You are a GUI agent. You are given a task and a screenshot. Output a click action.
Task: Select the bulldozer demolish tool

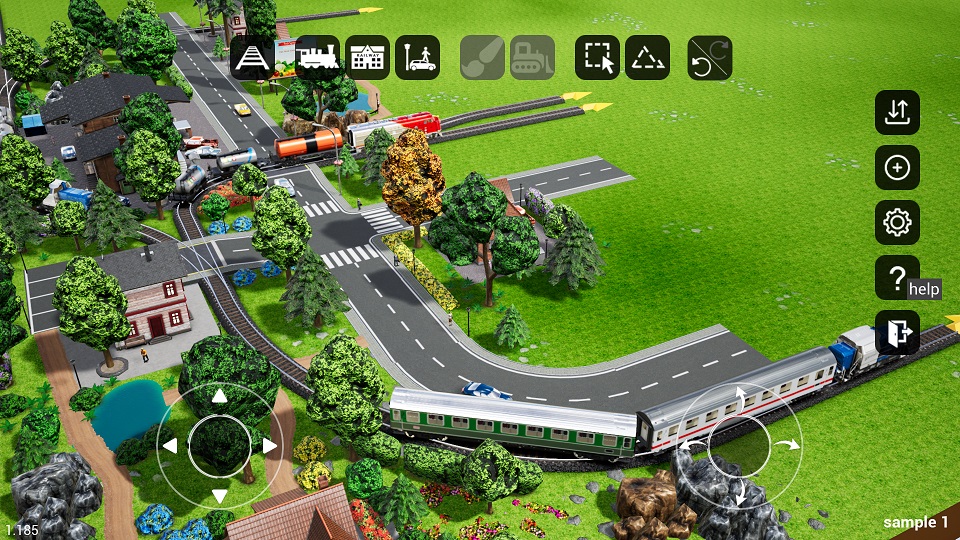532,58
